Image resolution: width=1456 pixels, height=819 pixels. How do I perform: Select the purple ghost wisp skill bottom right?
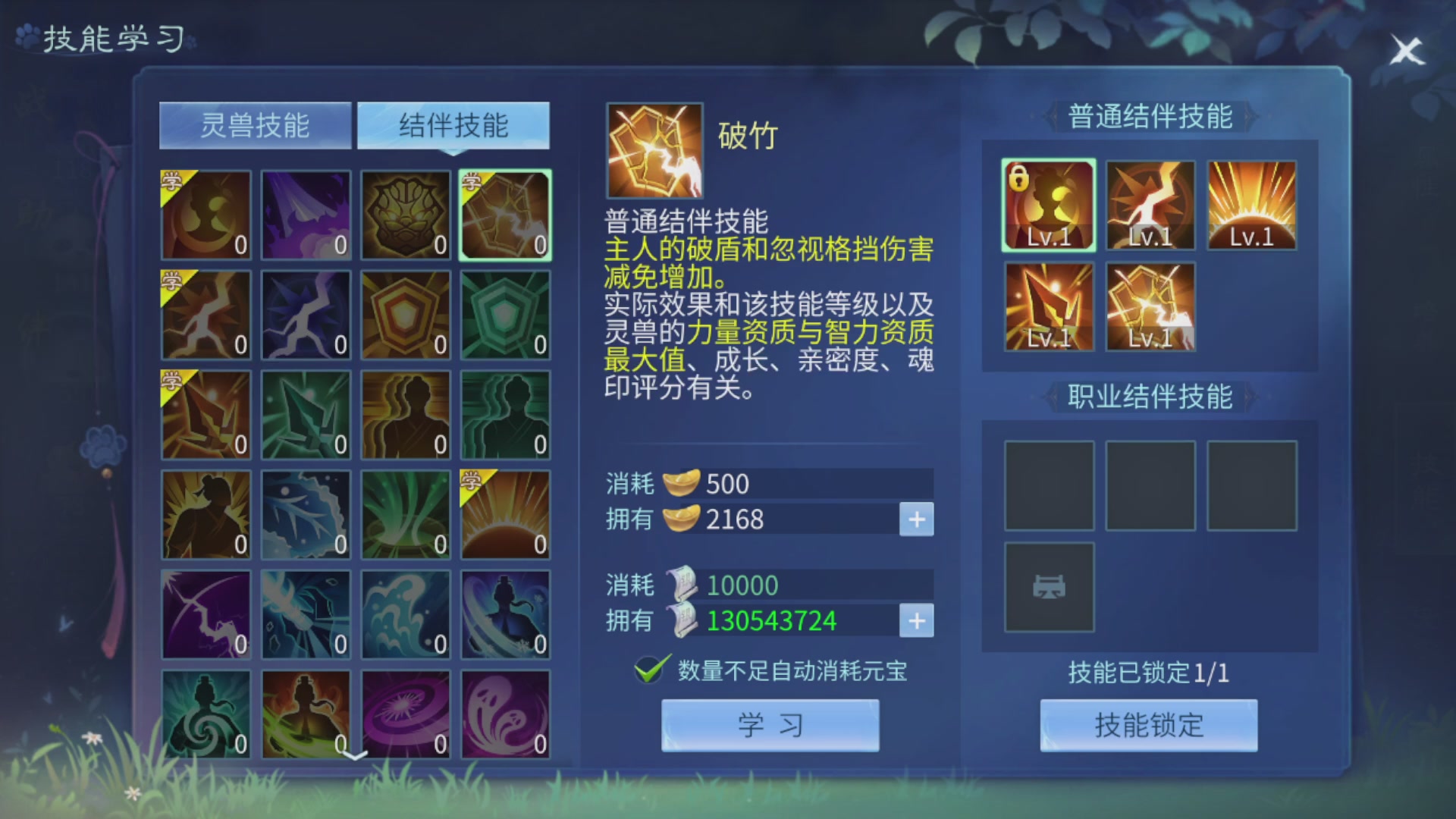click(x=505, y=714)
